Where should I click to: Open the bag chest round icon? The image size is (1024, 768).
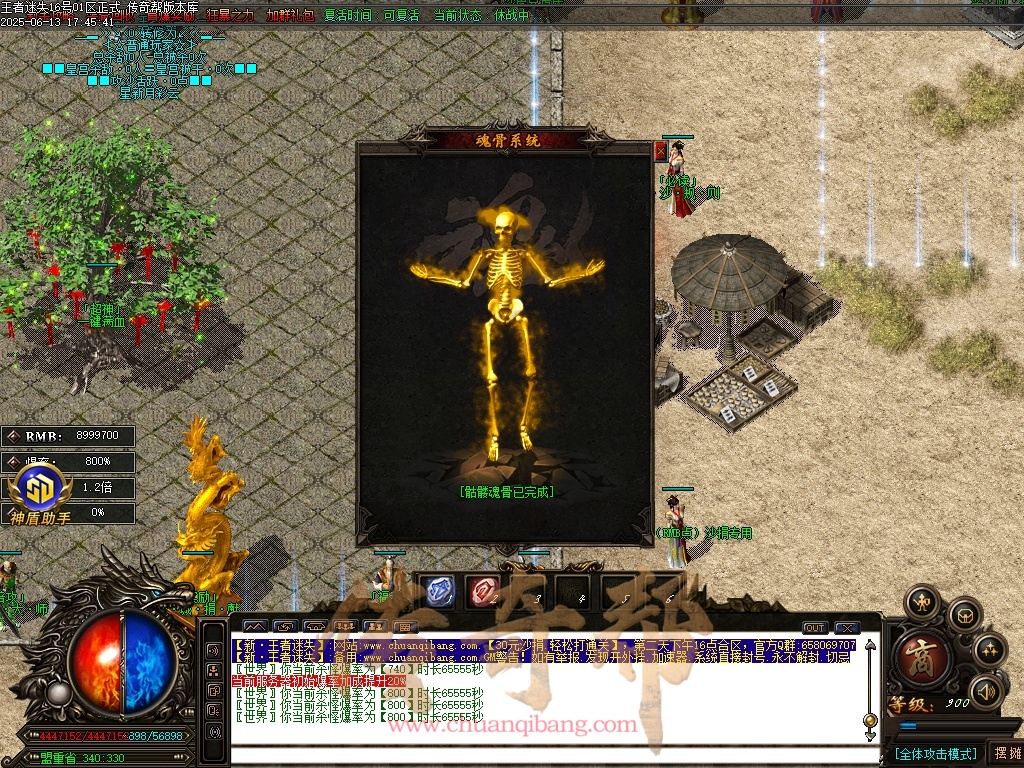pos(964,615)
